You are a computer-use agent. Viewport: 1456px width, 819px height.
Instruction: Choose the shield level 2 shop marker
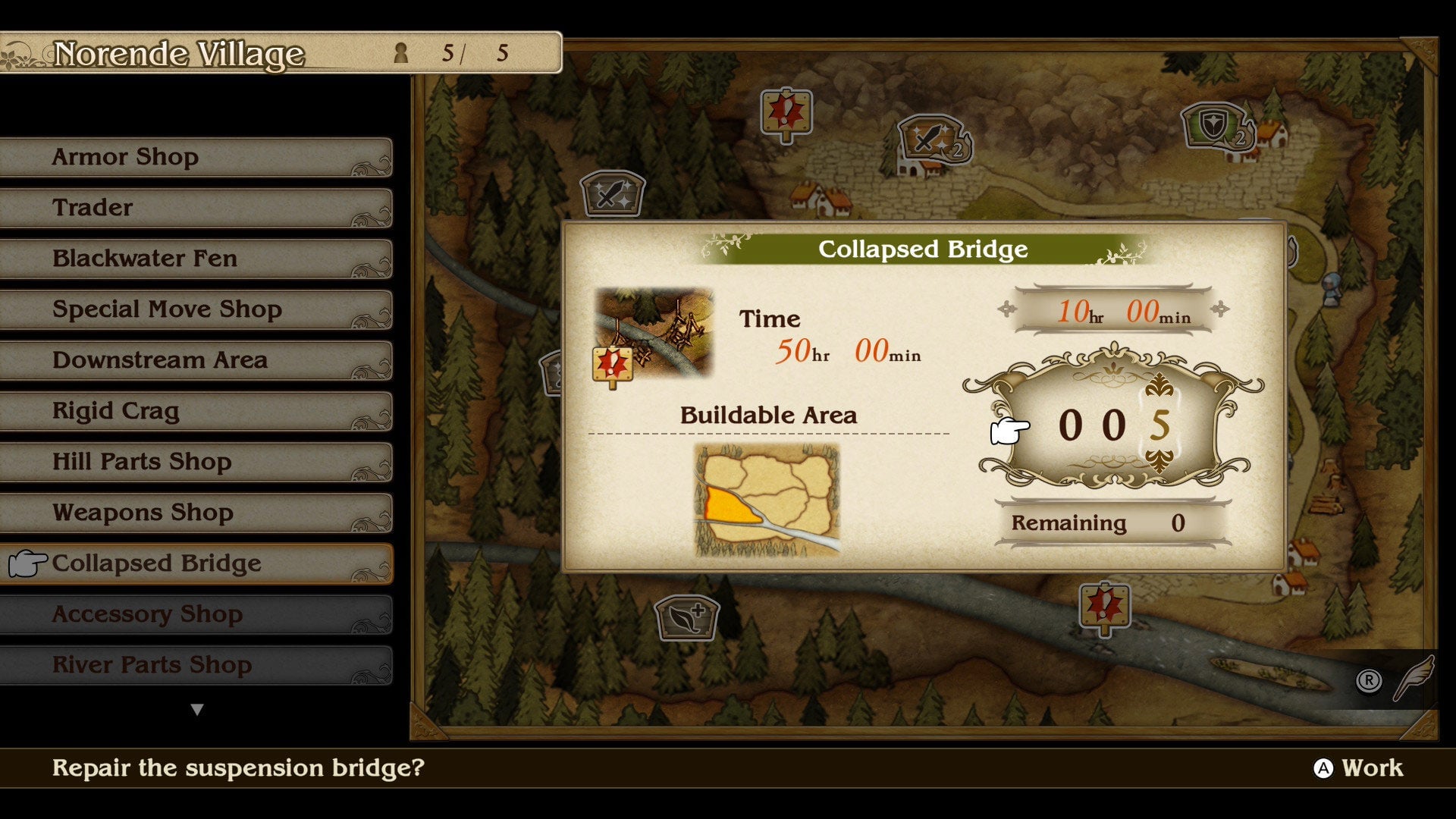pos(1216,126)
